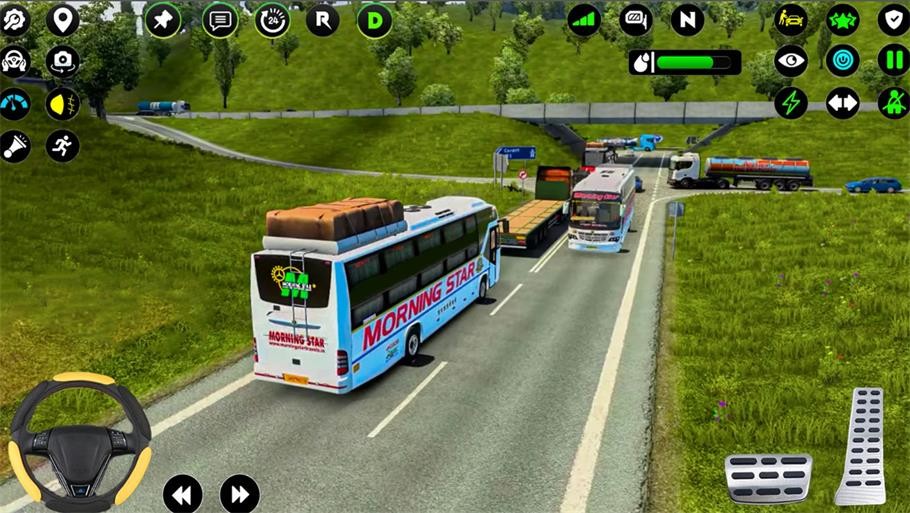Screen dimensions: 910x513
Task: Open the chat message bubble
Action: coord(221,20)
